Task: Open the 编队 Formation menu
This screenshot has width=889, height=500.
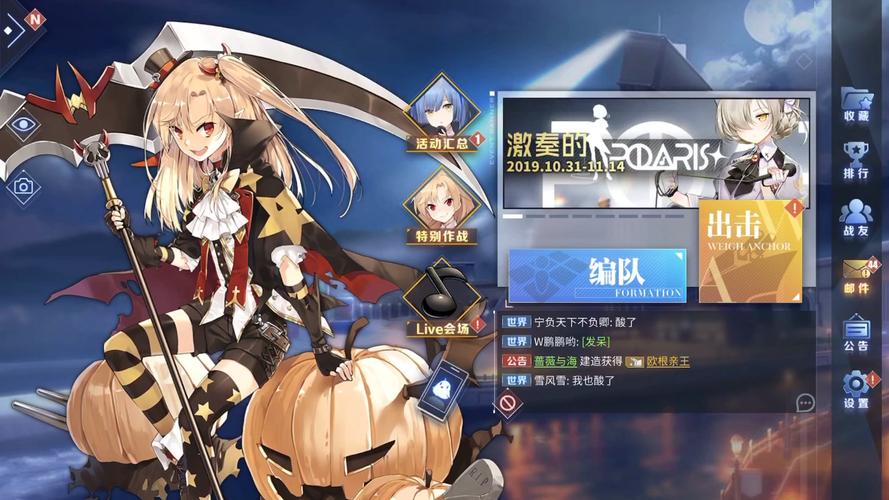Action: pos(597,275)
